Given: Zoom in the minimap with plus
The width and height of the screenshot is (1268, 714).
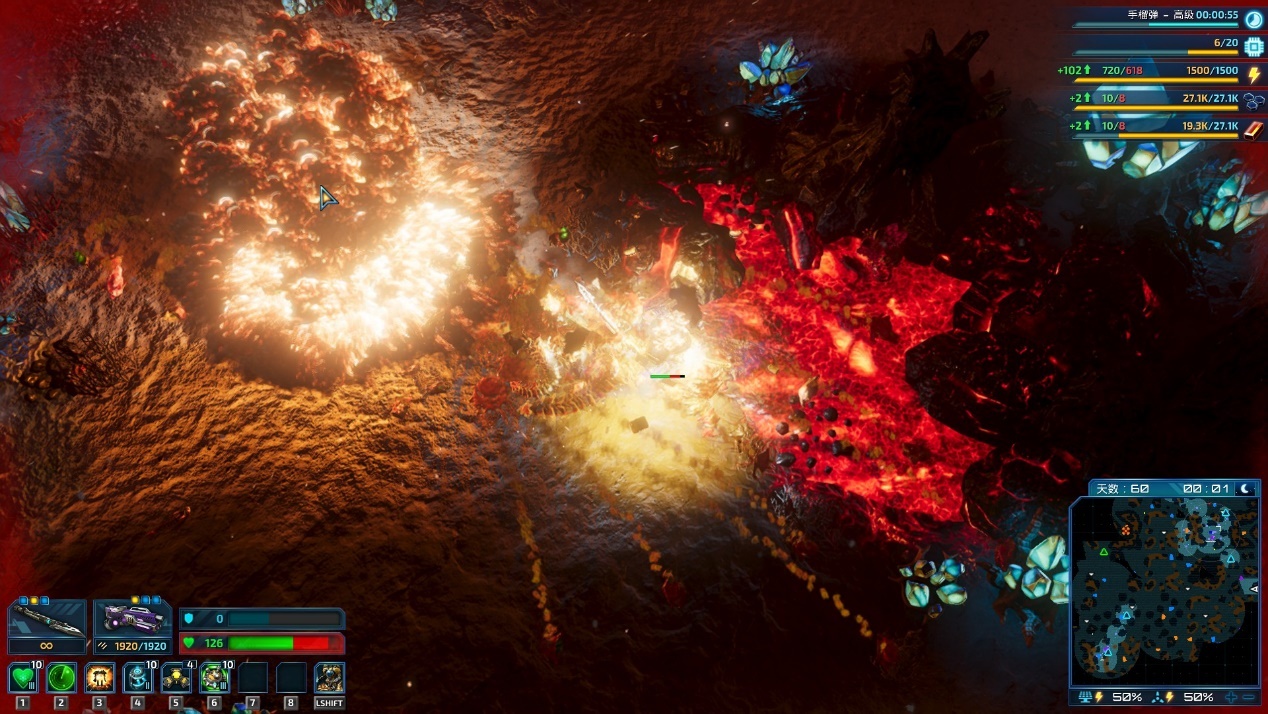Looking at the screenshot, I should 1232,697.
